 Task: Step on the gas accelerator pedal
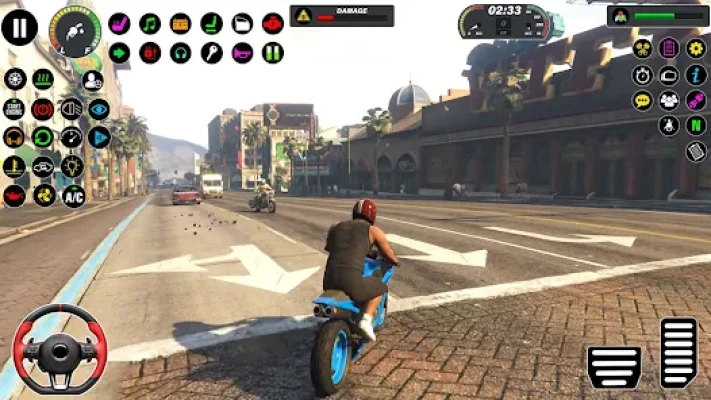pos(679,351)
